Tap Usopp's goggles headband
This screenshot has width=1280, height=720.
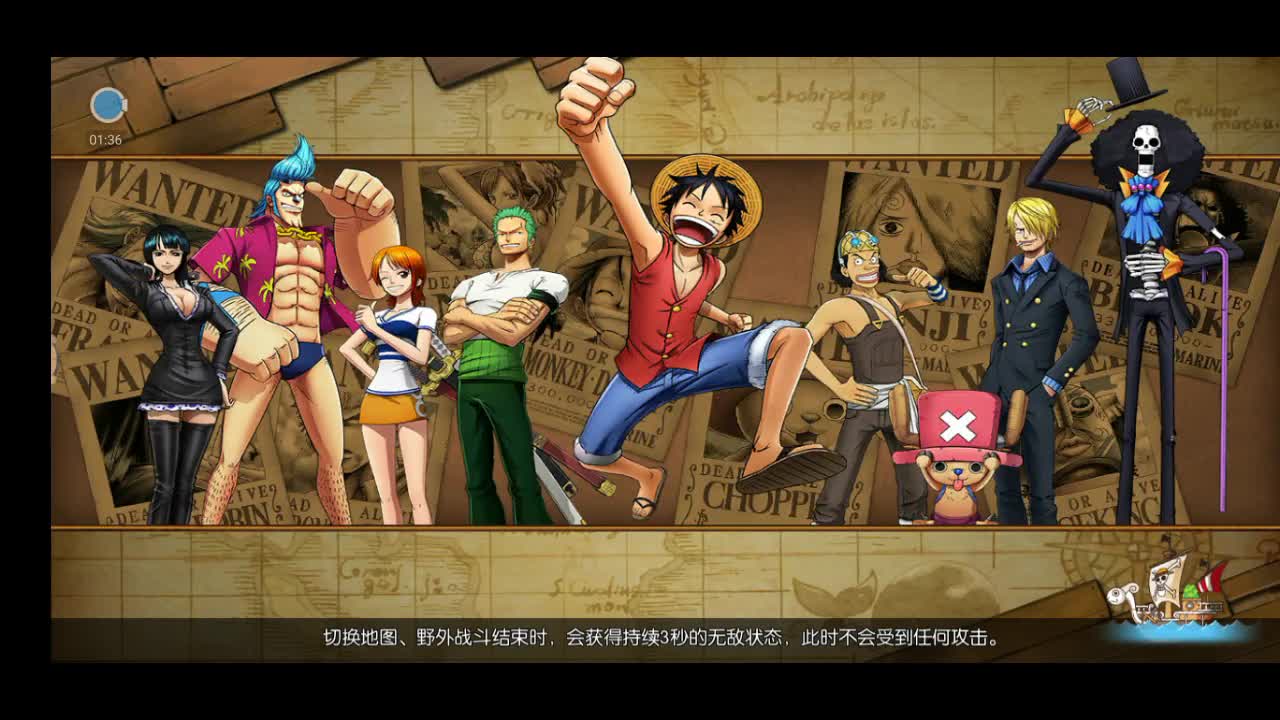(x=858, y=240)
